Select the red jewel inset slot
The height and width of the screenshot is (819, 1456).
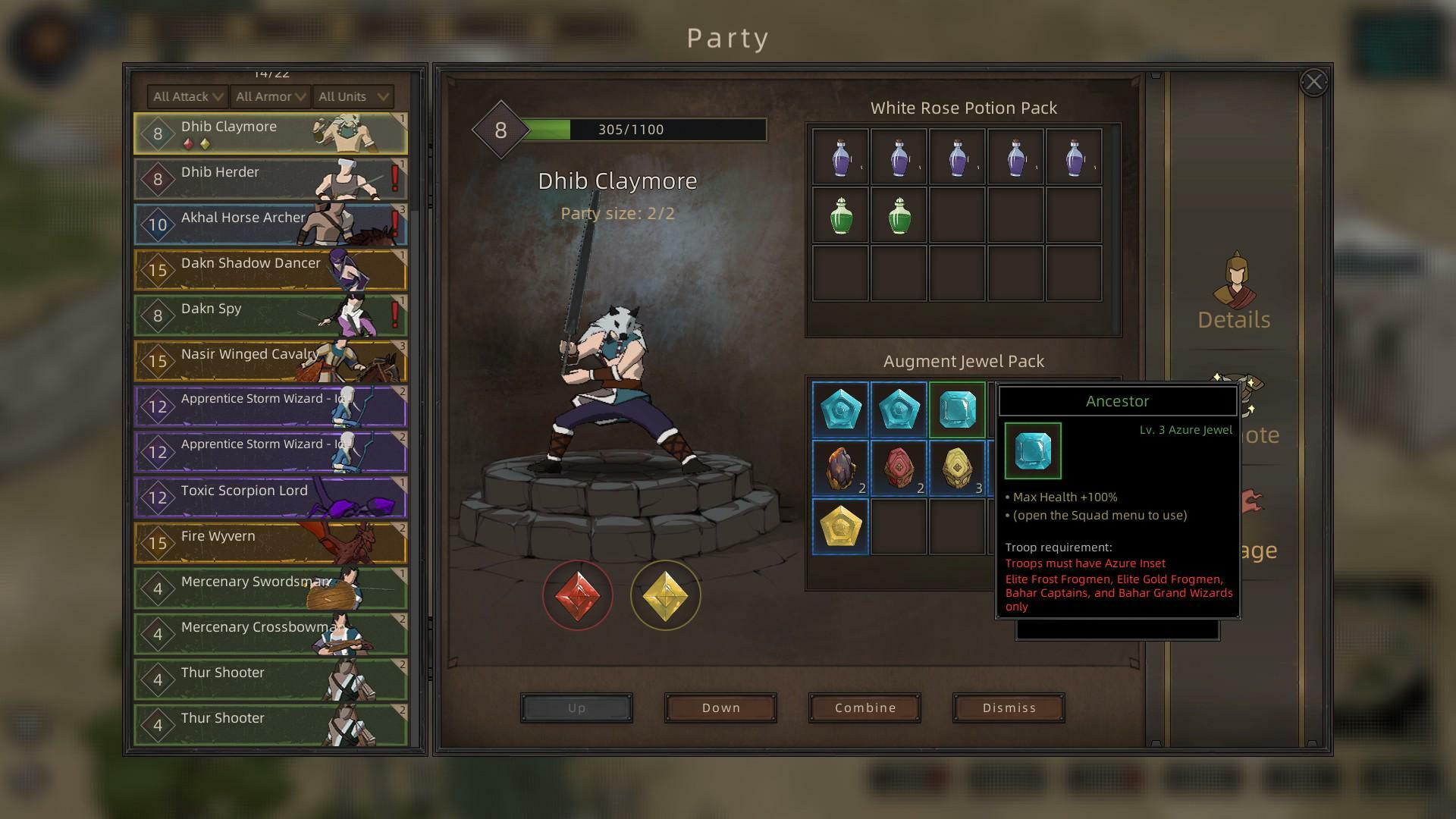(x=578, y=595)
